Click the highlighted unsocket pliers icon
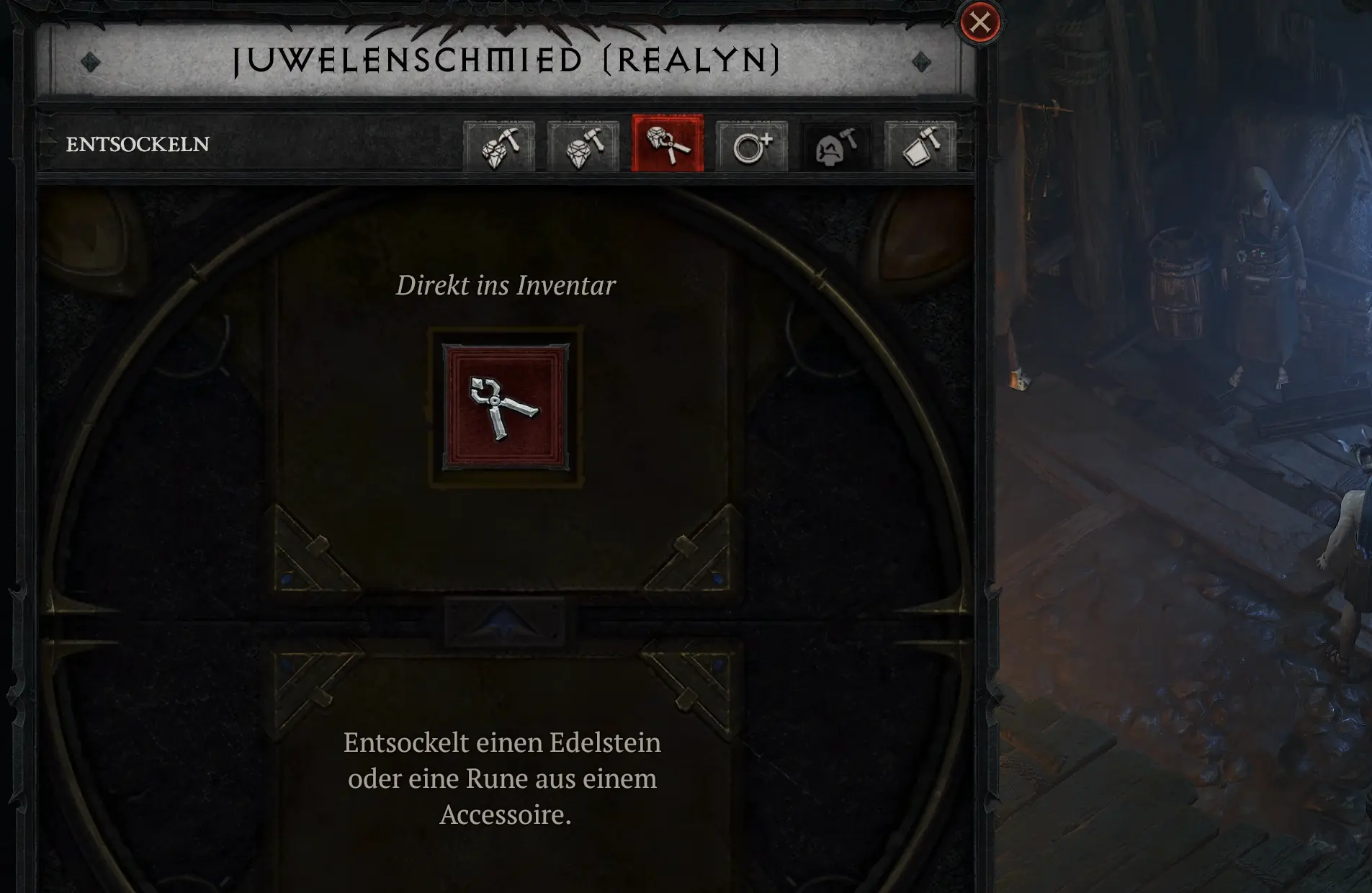 [x=666, y=145]
